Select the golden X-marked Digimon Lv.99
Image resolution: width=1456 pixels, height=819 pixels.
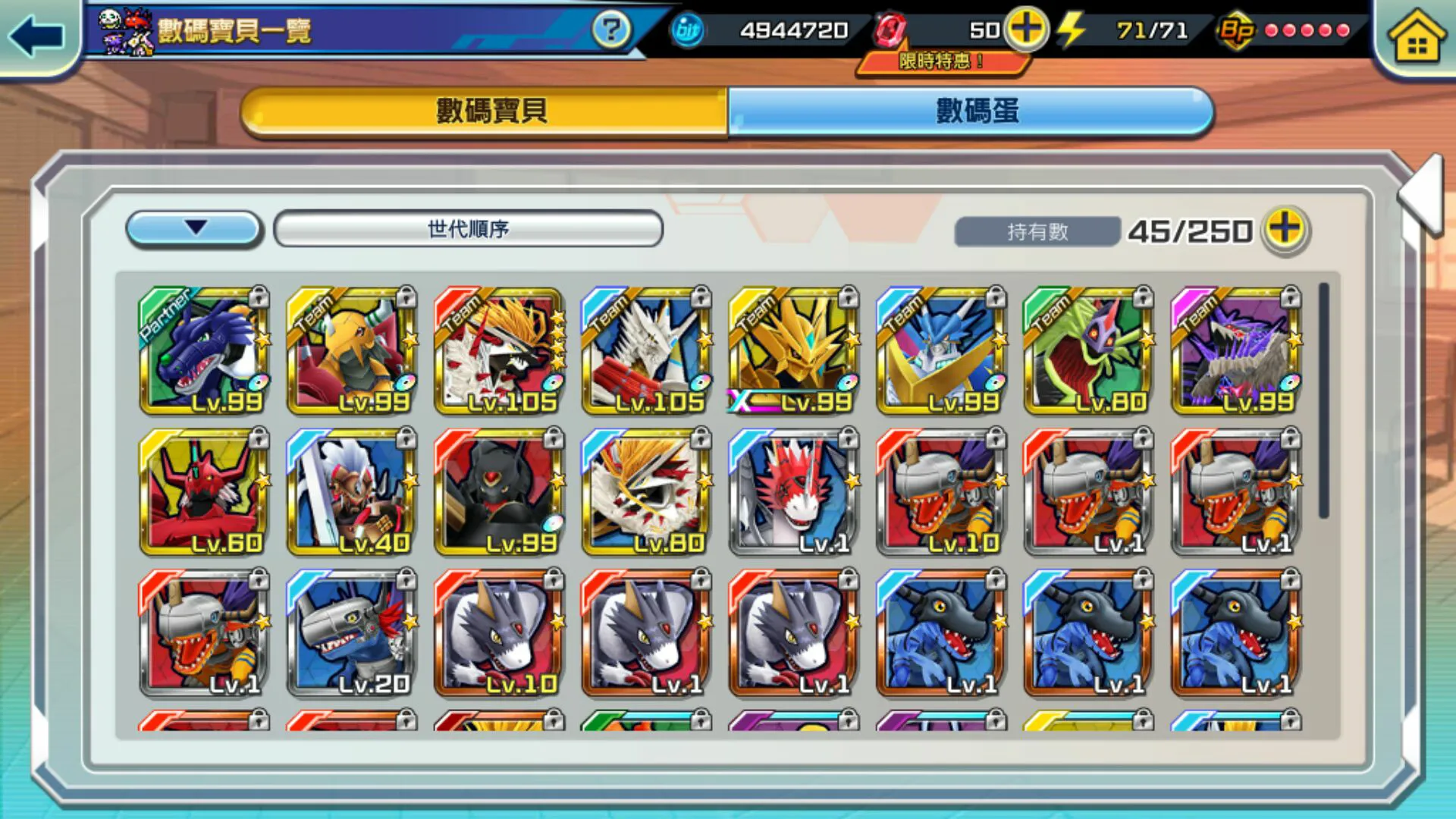coord(793,351)
